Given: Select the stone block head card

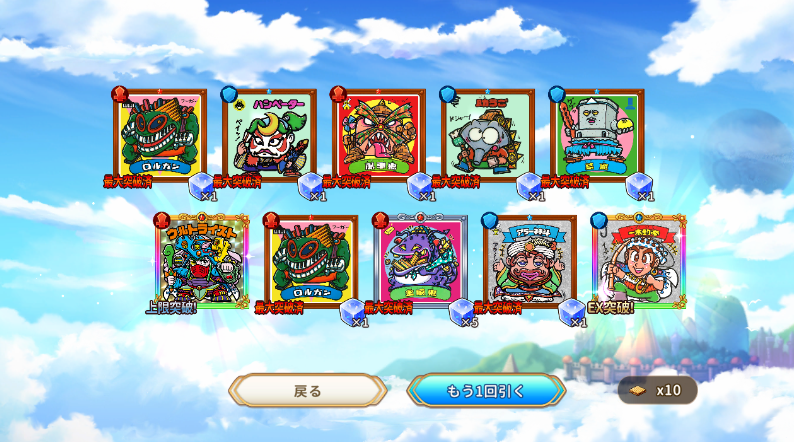Looking at the screenshot, I should 596,134.
